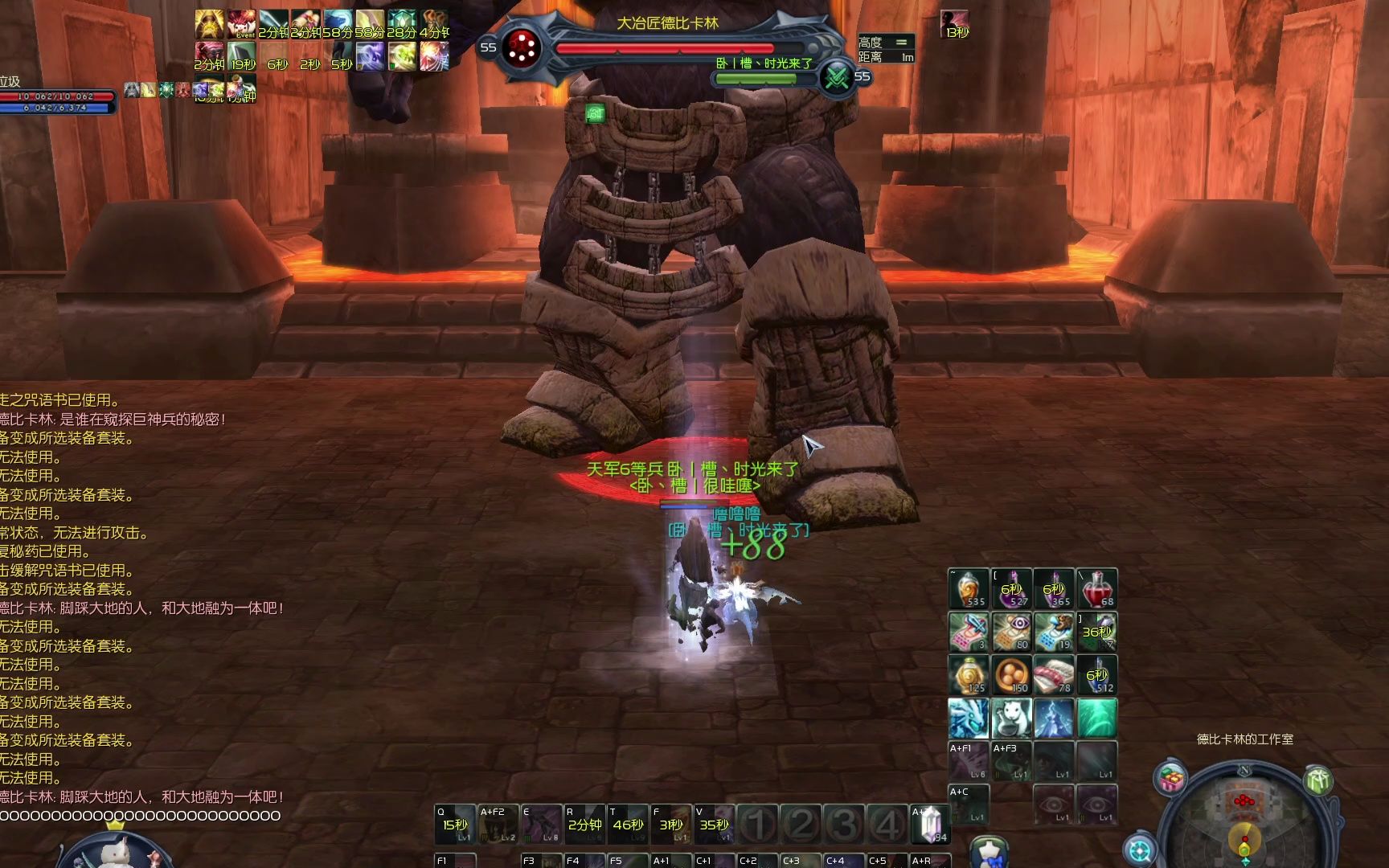The image size is (1389, 868).
Task: Use the sword scroll item
Action: (x=968, y=632)
